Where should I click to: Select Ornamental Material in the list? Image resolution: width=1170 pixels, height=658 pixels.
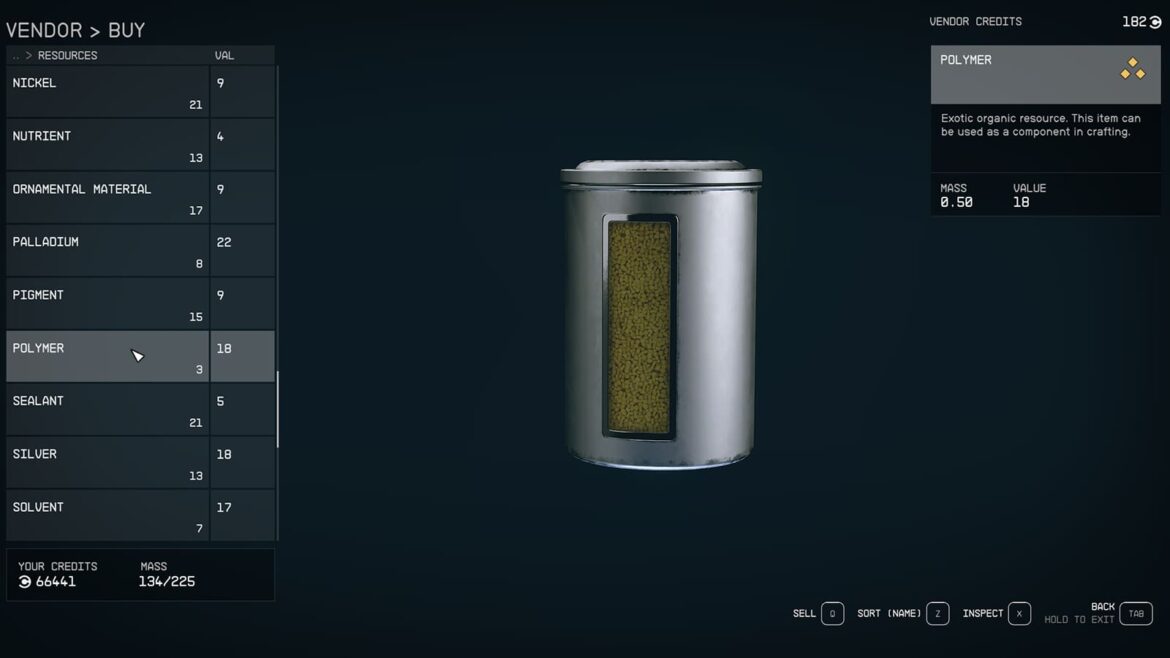[107, 198]
